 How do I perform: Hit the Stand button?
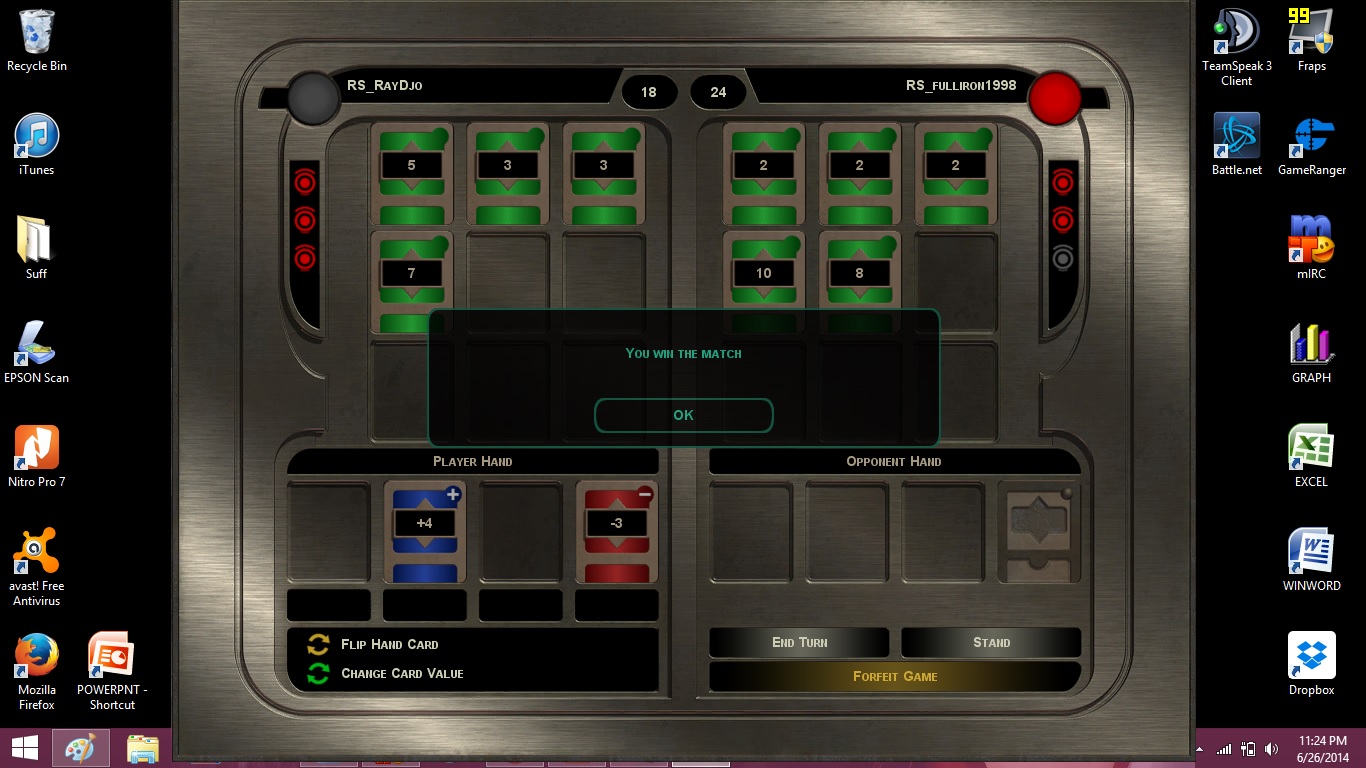point(991,643)
